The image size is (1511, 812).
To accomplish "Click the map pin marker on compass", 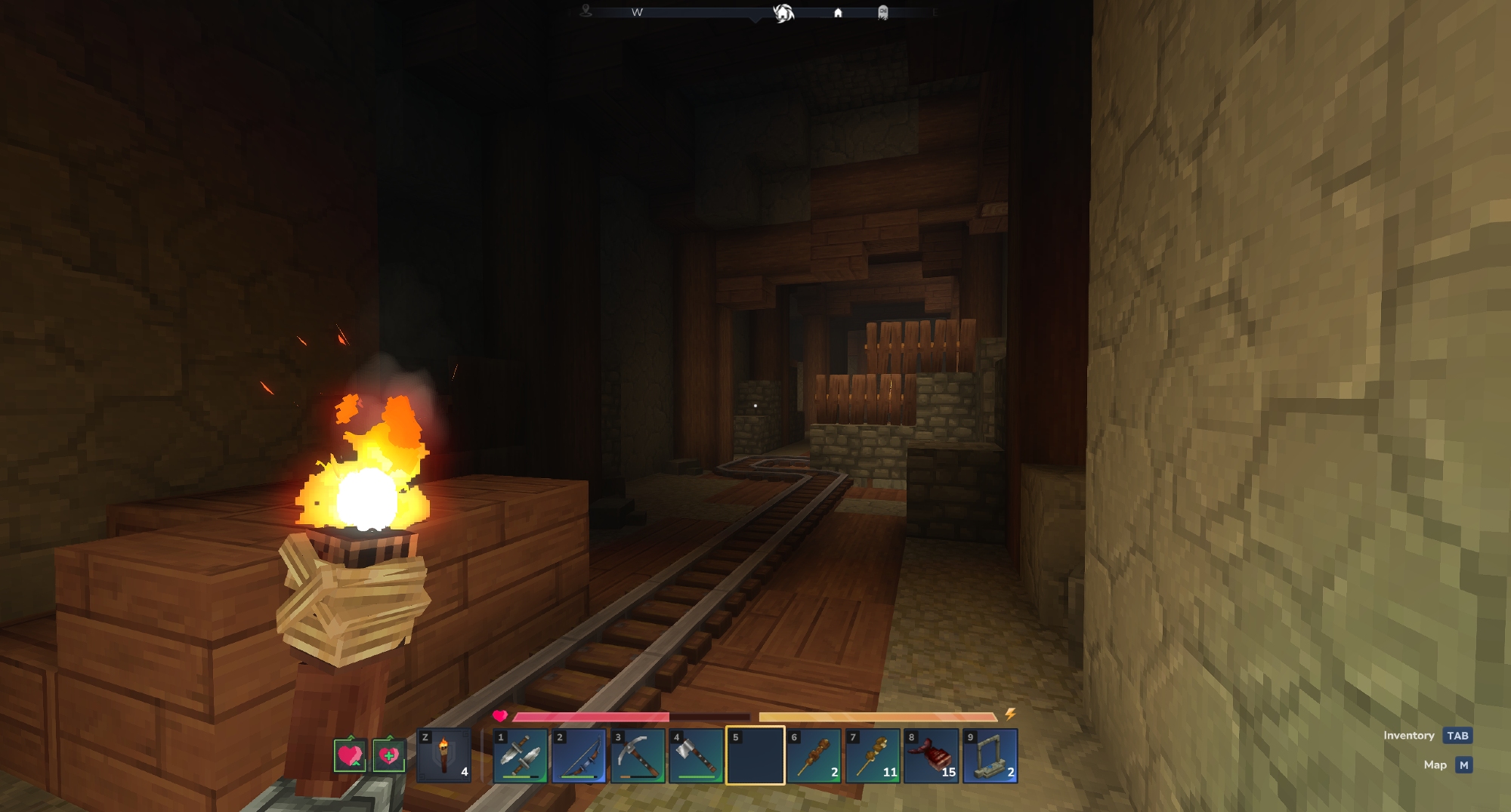I will (x=586, y=11).
